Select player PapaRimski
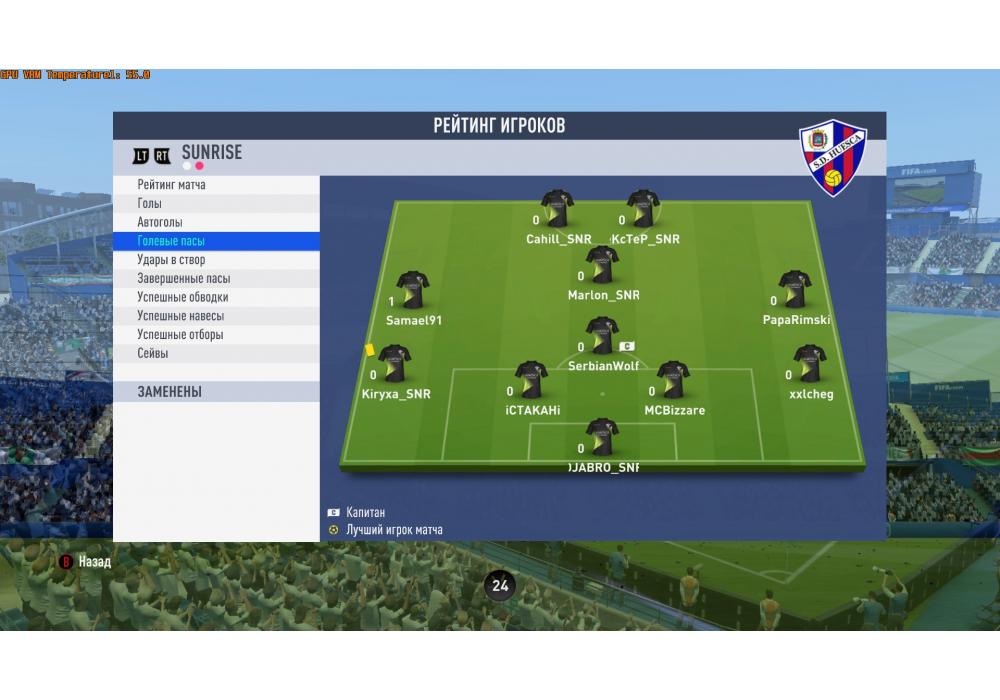This screenshot has height=700, width=1000. coord(795,289)
